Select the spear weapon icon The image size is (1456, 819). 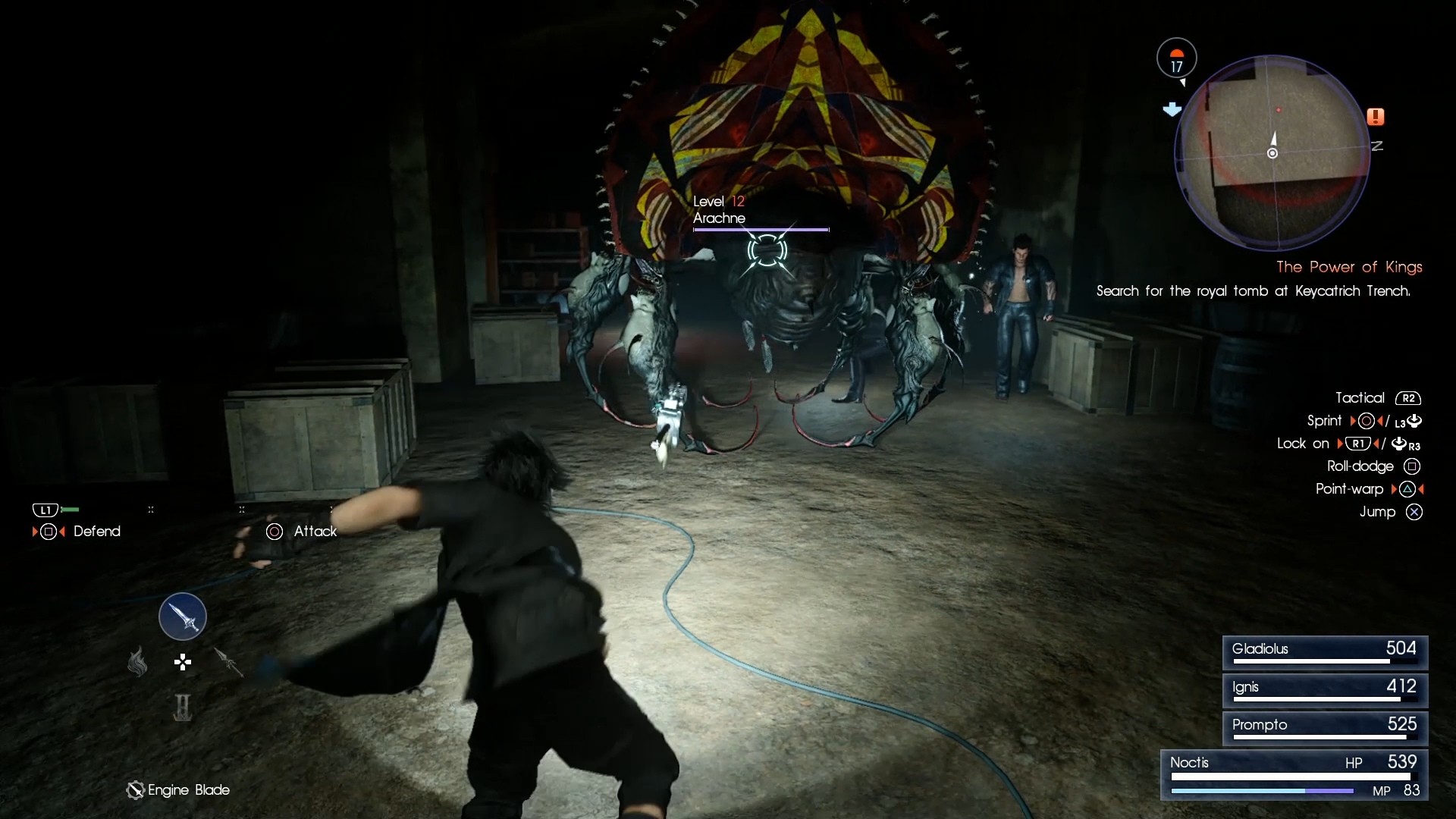[x=227, y=662]
